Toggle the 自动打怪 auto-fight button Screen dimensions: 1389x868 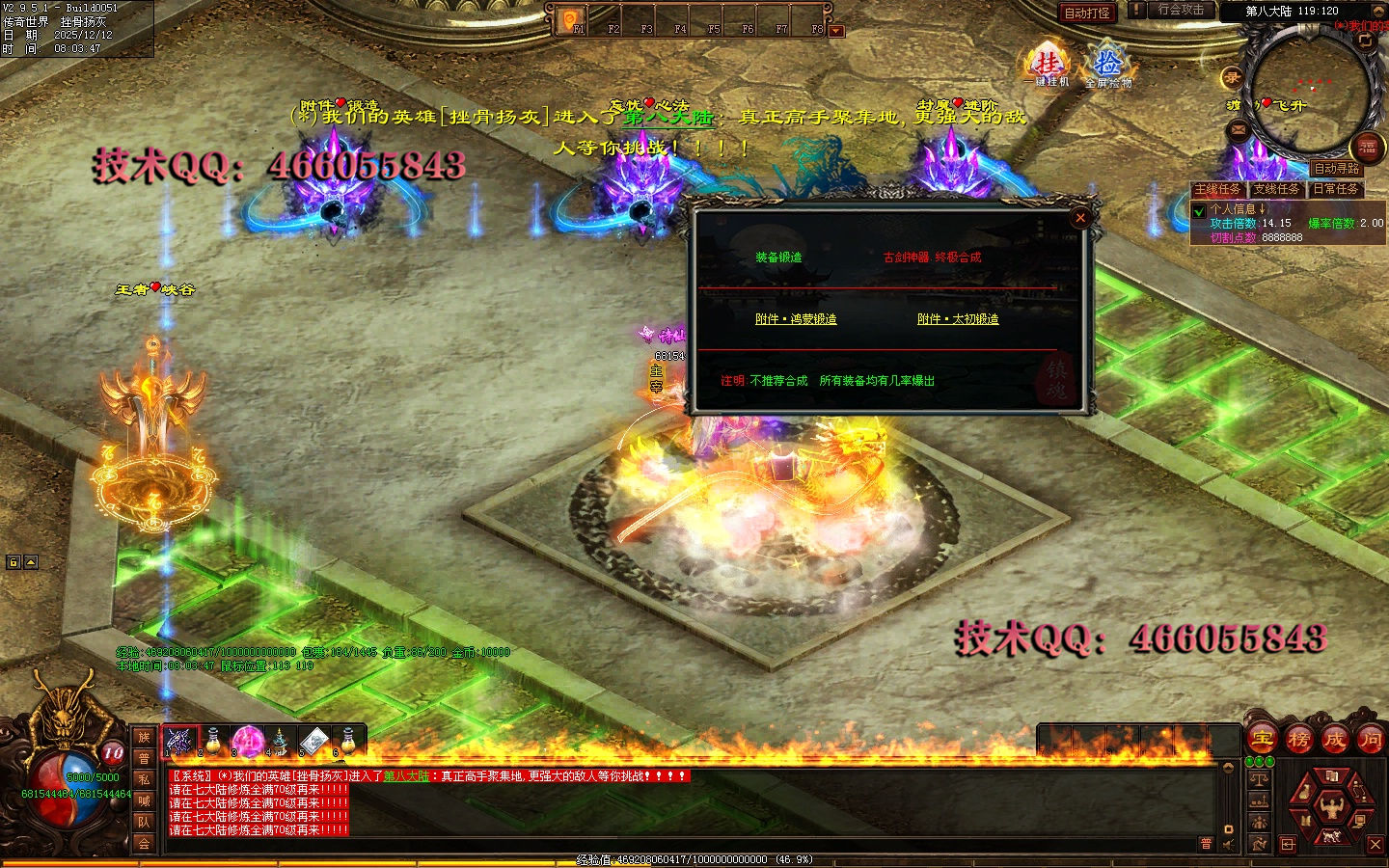(x=1086, y=13)
